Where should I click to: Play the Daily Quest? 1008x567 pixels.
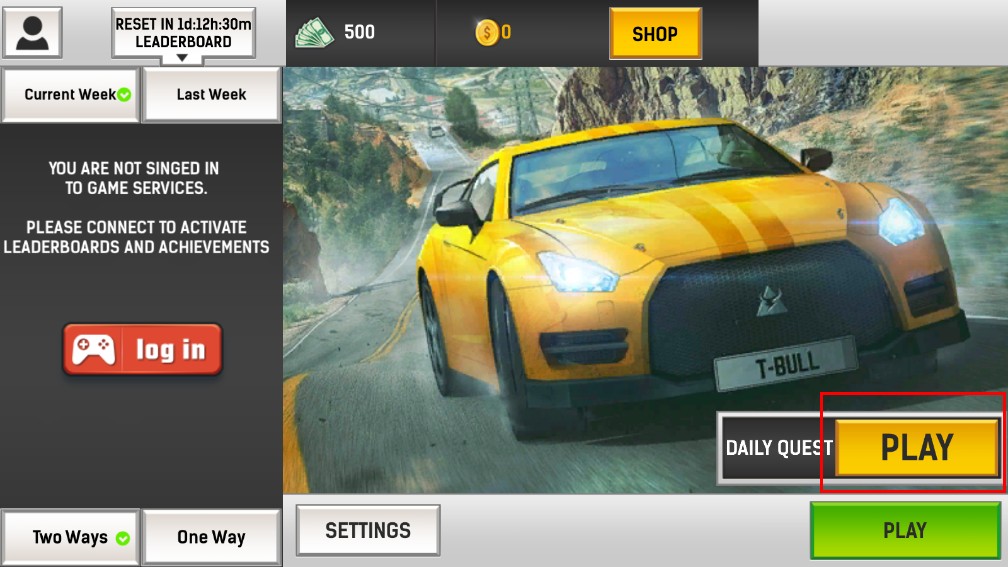tap(916, 447)
